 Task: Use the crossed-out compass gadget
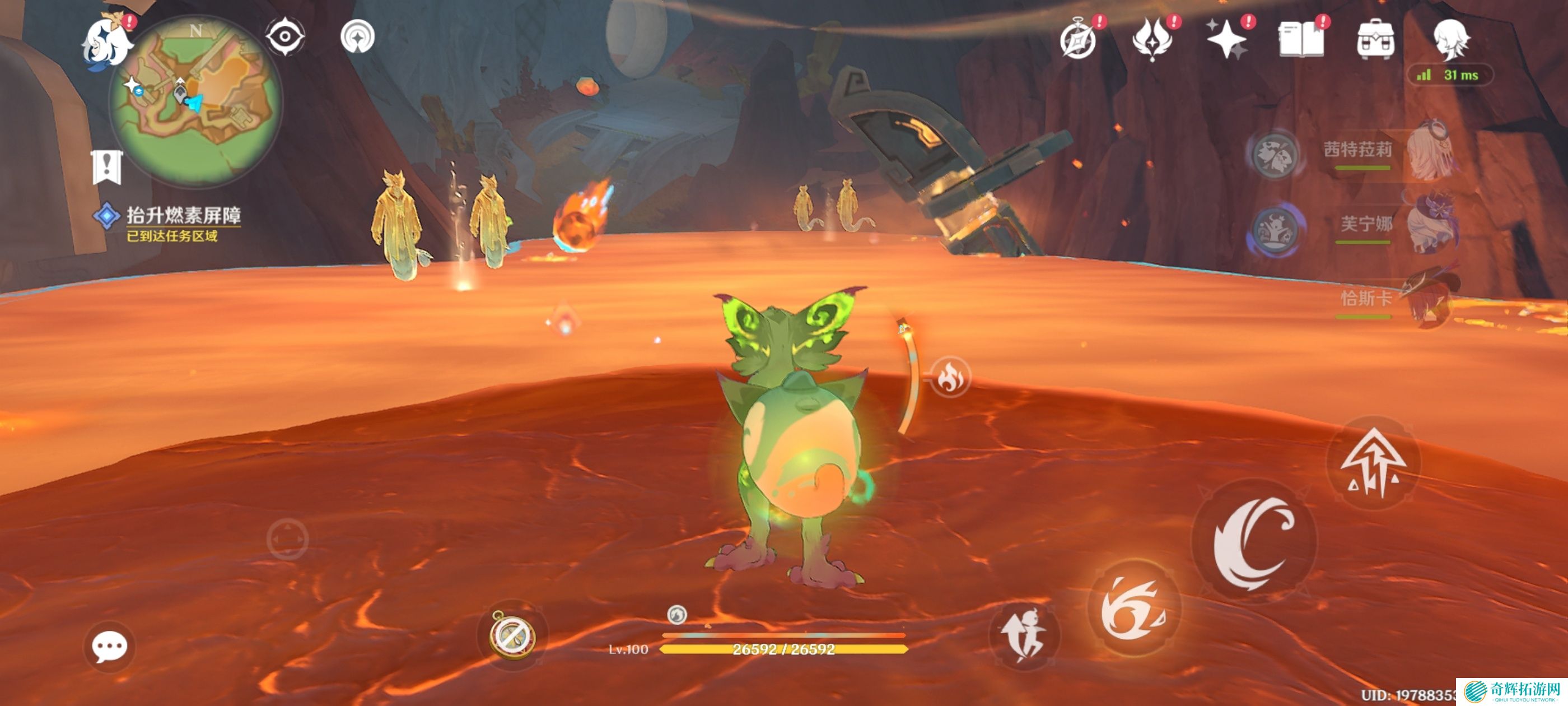pyautogui.click(x=513, y=635)
